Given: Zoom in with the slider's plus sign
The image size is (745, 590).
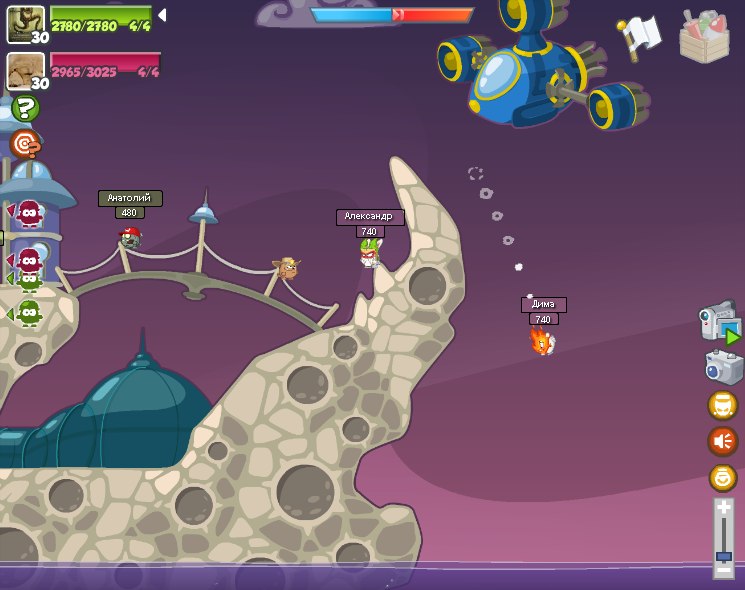Looking at the screenshot, I should click(x=724, y=508).
